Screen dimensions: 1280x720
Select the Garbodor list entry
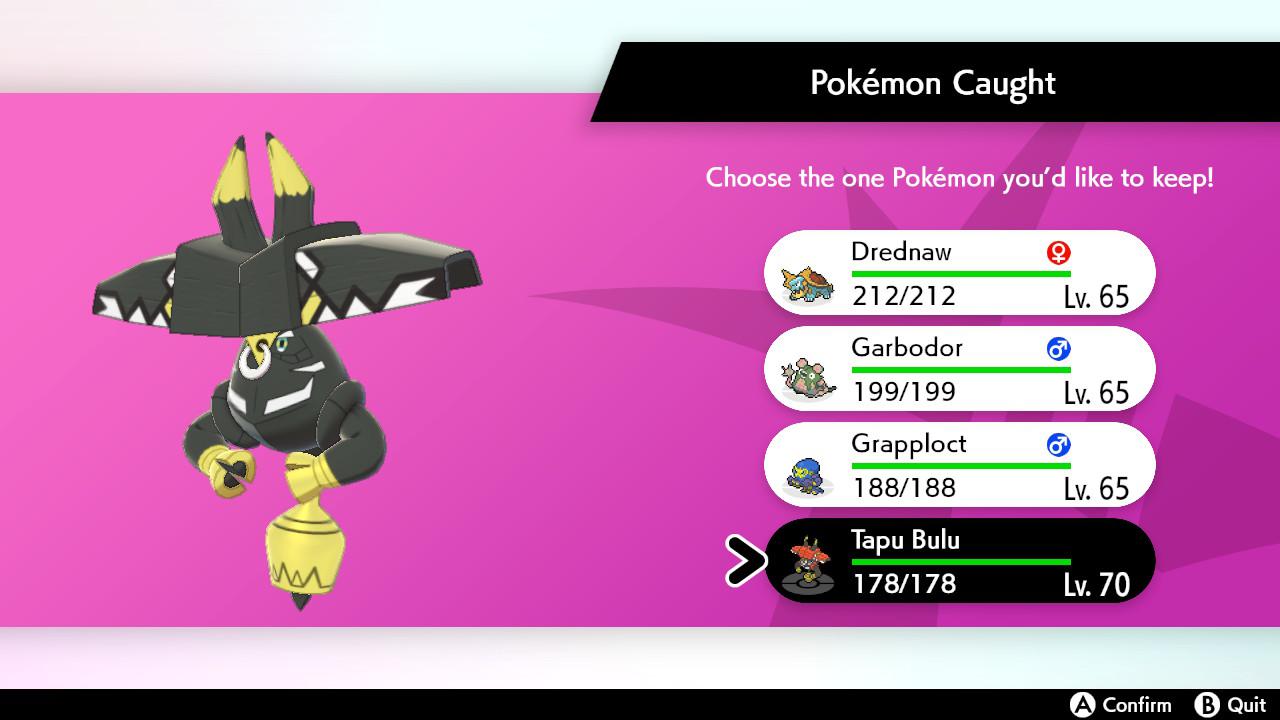960,369
